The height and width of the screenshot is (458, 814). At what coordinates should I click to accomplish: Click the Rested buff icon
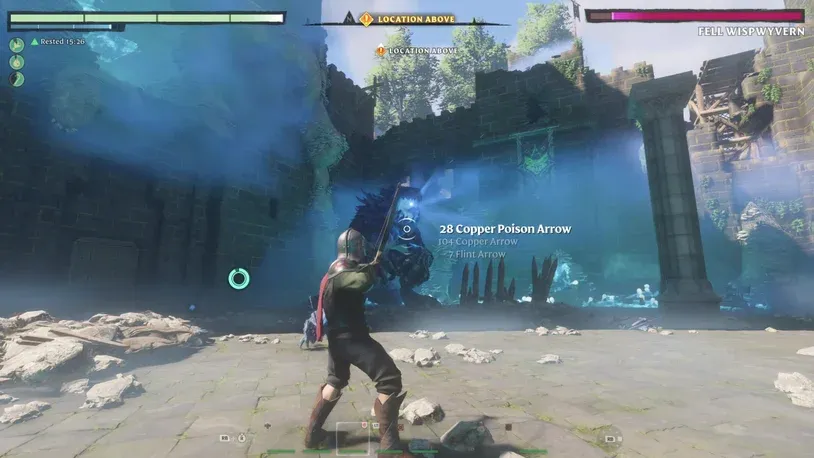35,42
